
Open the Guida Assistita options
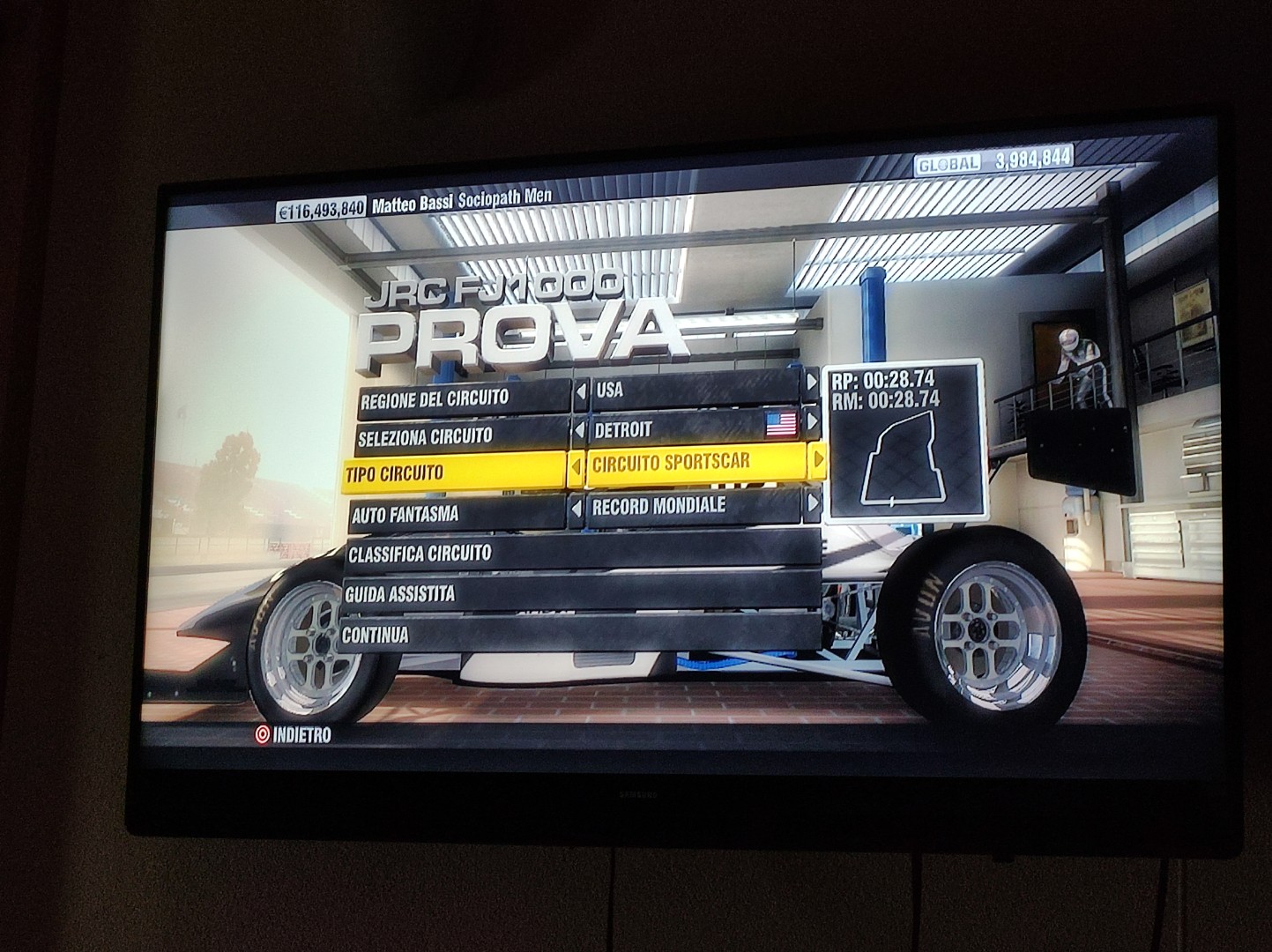(x=582, y=593)
